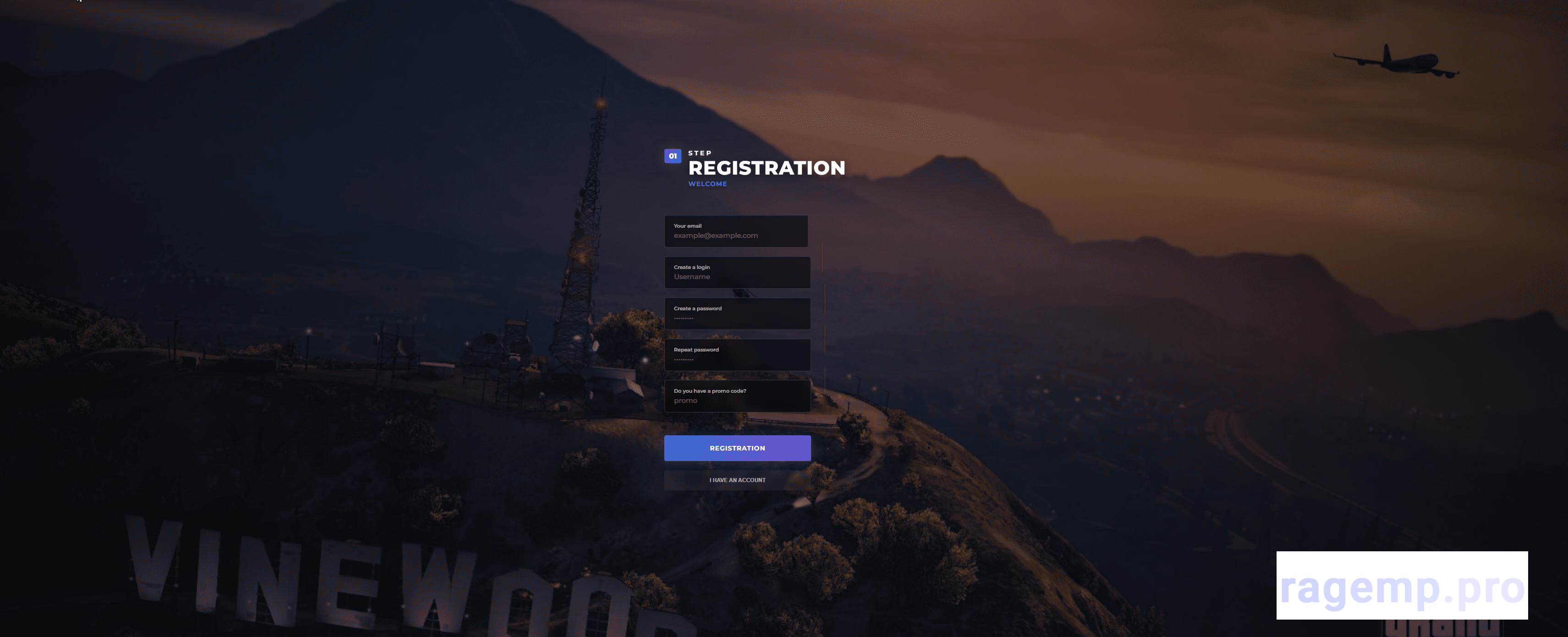
Task: Submit the blue Registration button
Action: 737,448
